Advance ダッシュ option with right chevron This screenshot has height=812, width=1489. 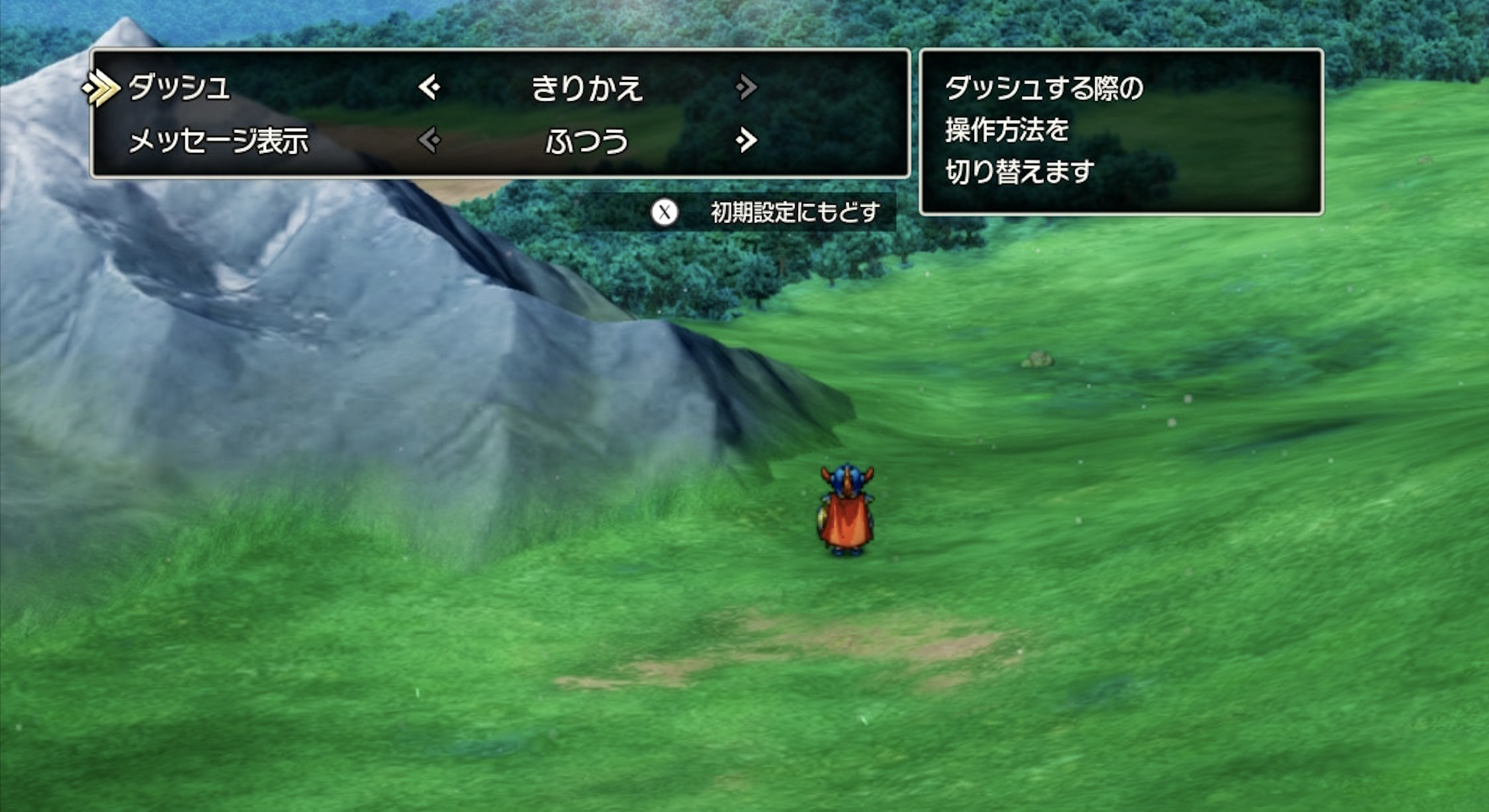(746, 86)
